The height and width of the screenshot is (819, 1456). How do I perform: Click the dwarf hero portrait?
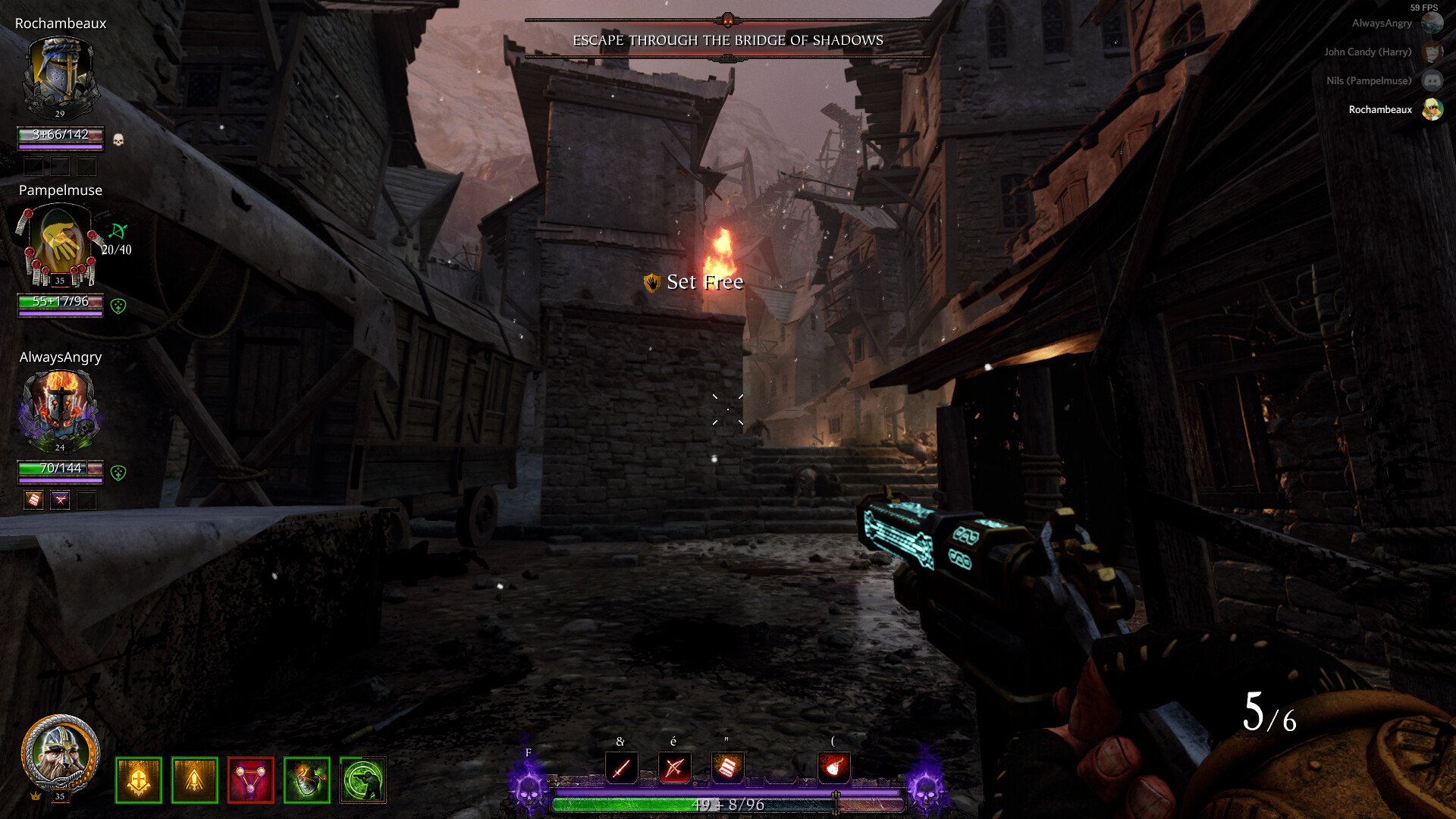[x=60, y=754]
